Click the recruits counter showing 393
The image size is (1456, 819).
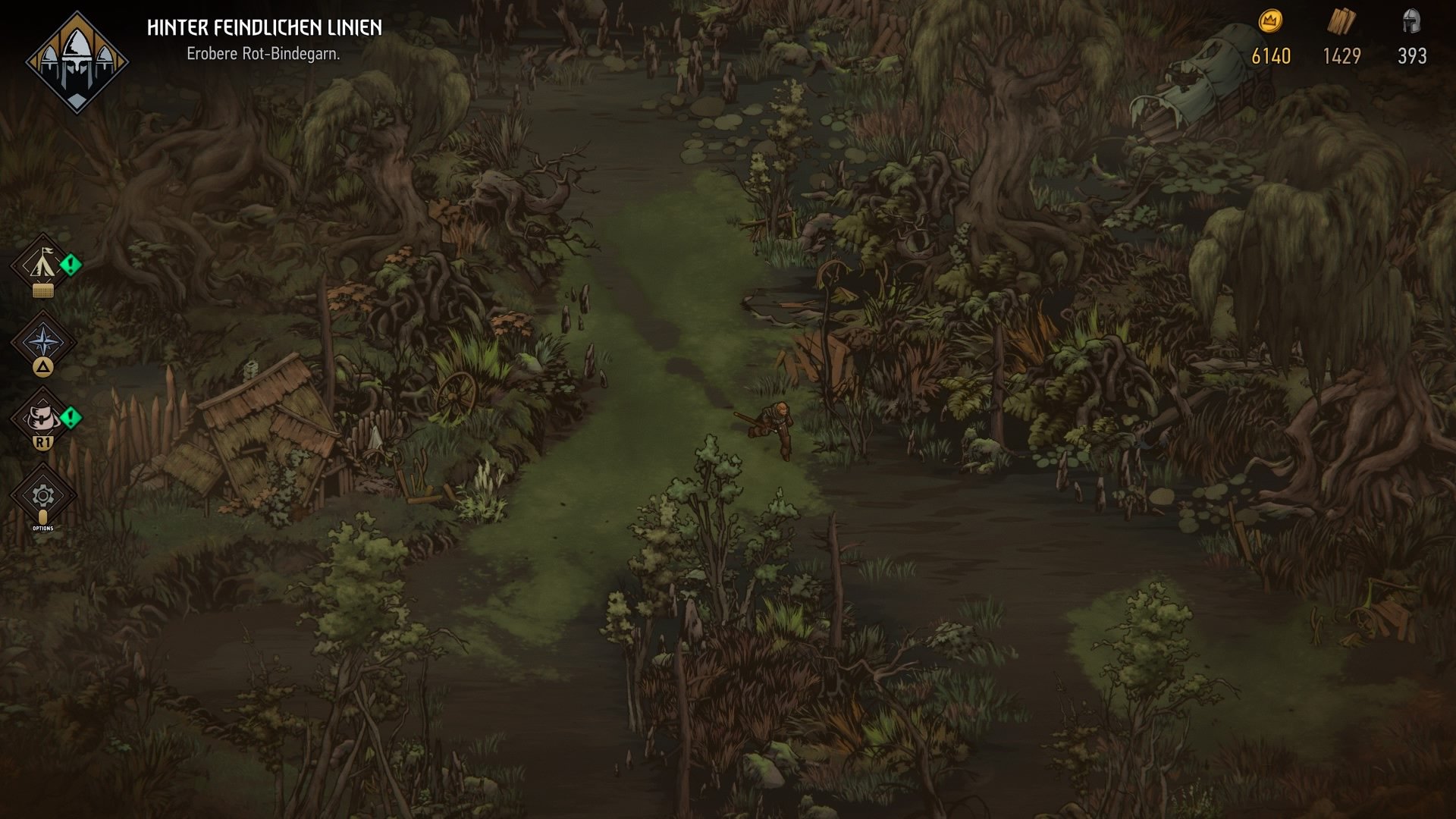coord(1412,54)
